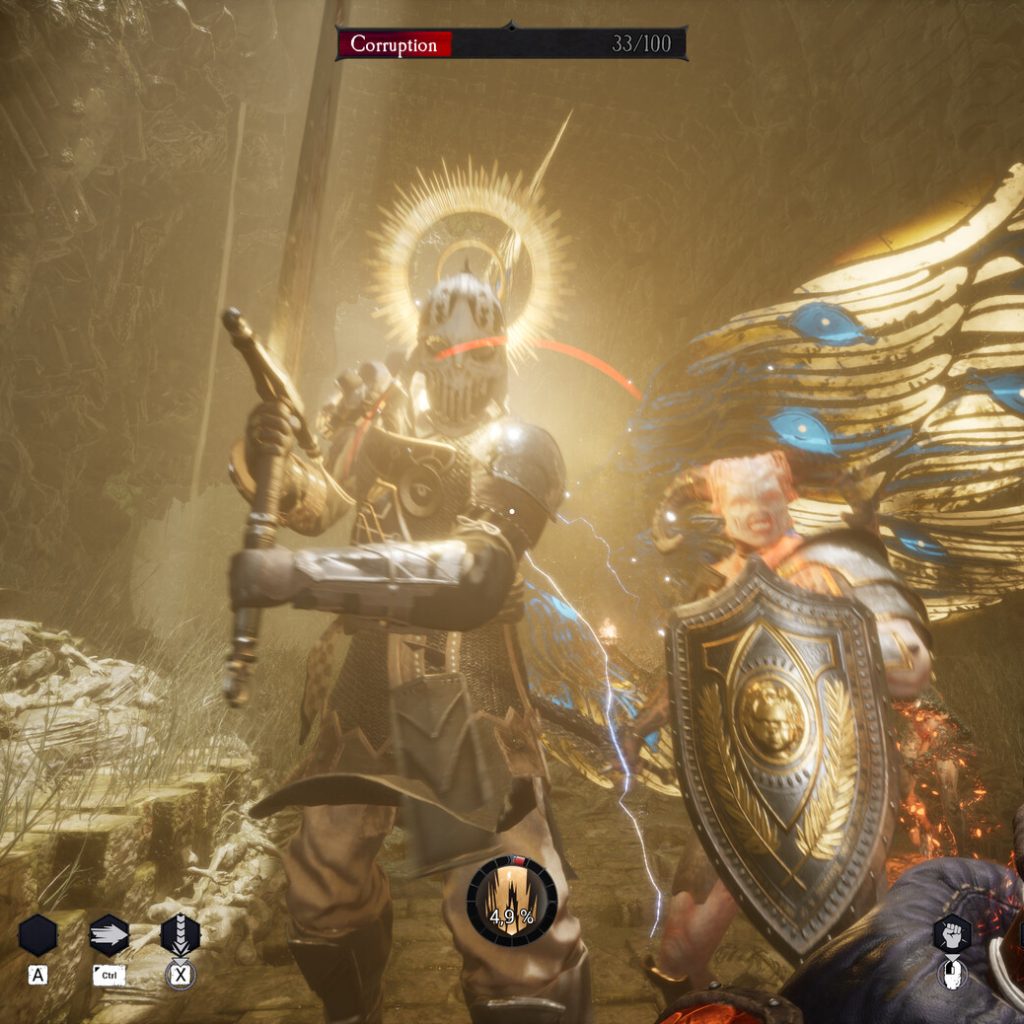Activate the dash arrow ability icon
This screenshot has width=1024, height=1024.
[109, 935]
